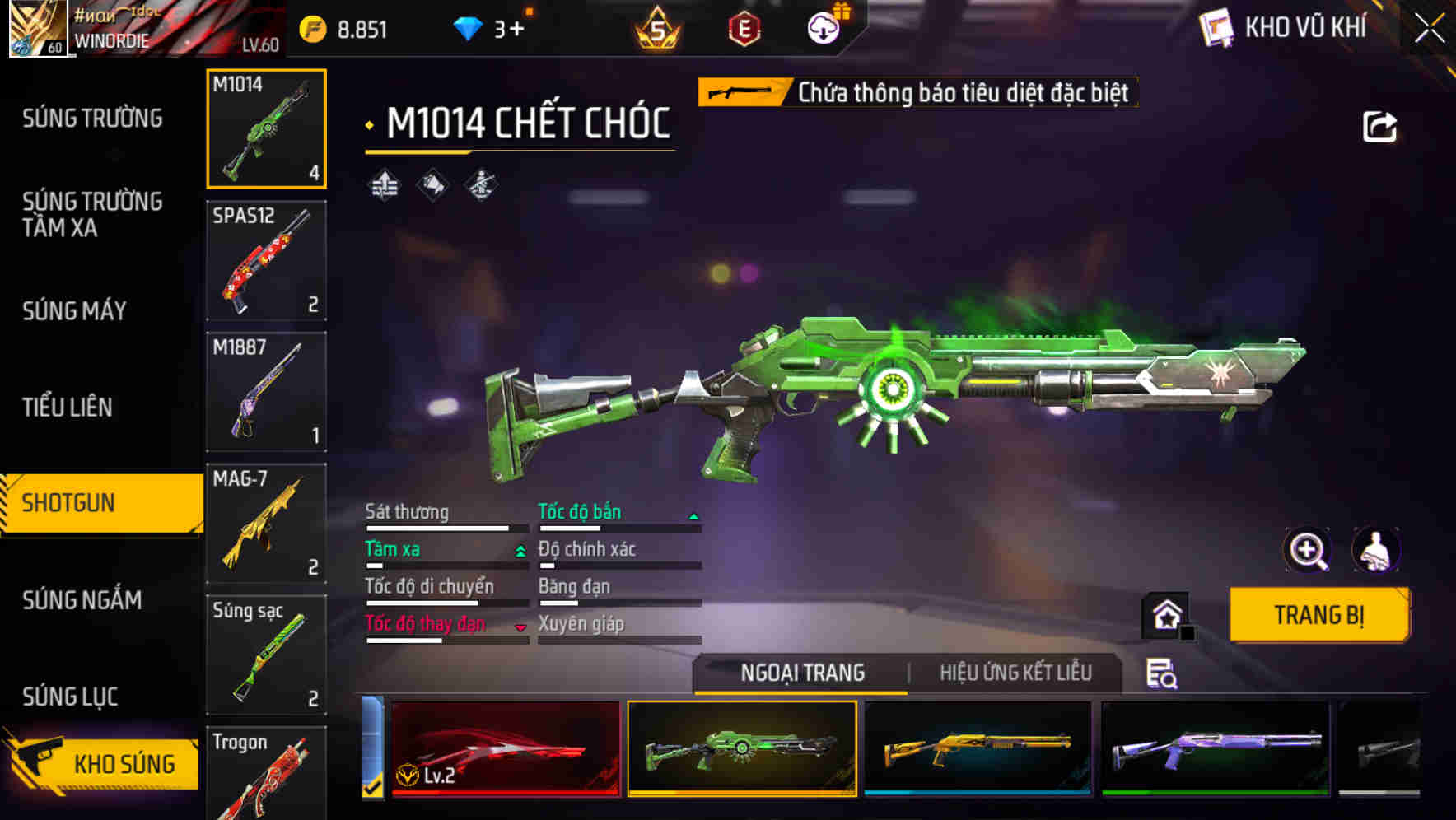Choose the M1887 weapon tile

266,392
